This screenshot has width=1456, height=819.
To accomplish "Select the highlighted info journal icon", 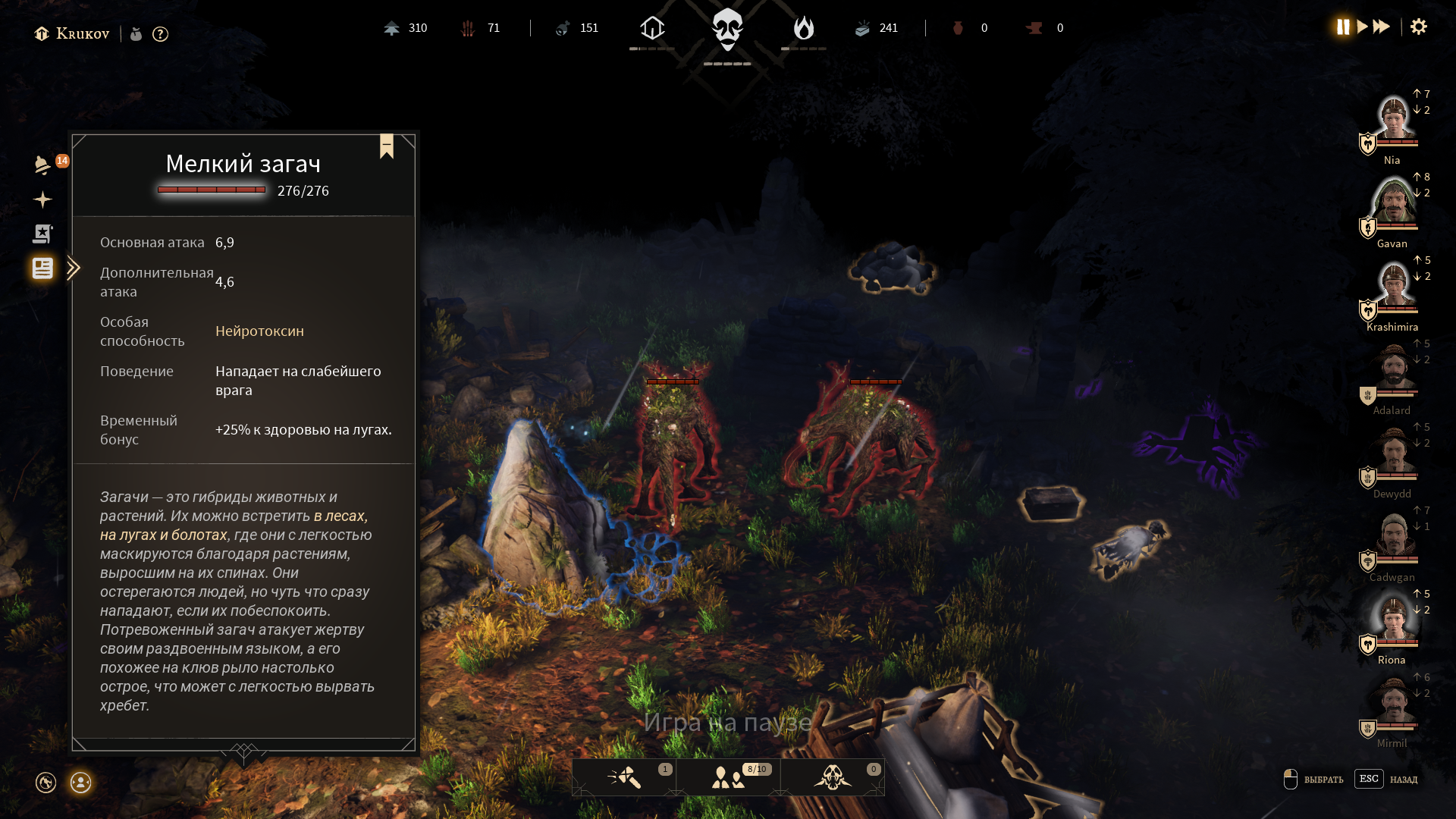I will [42, 268].
